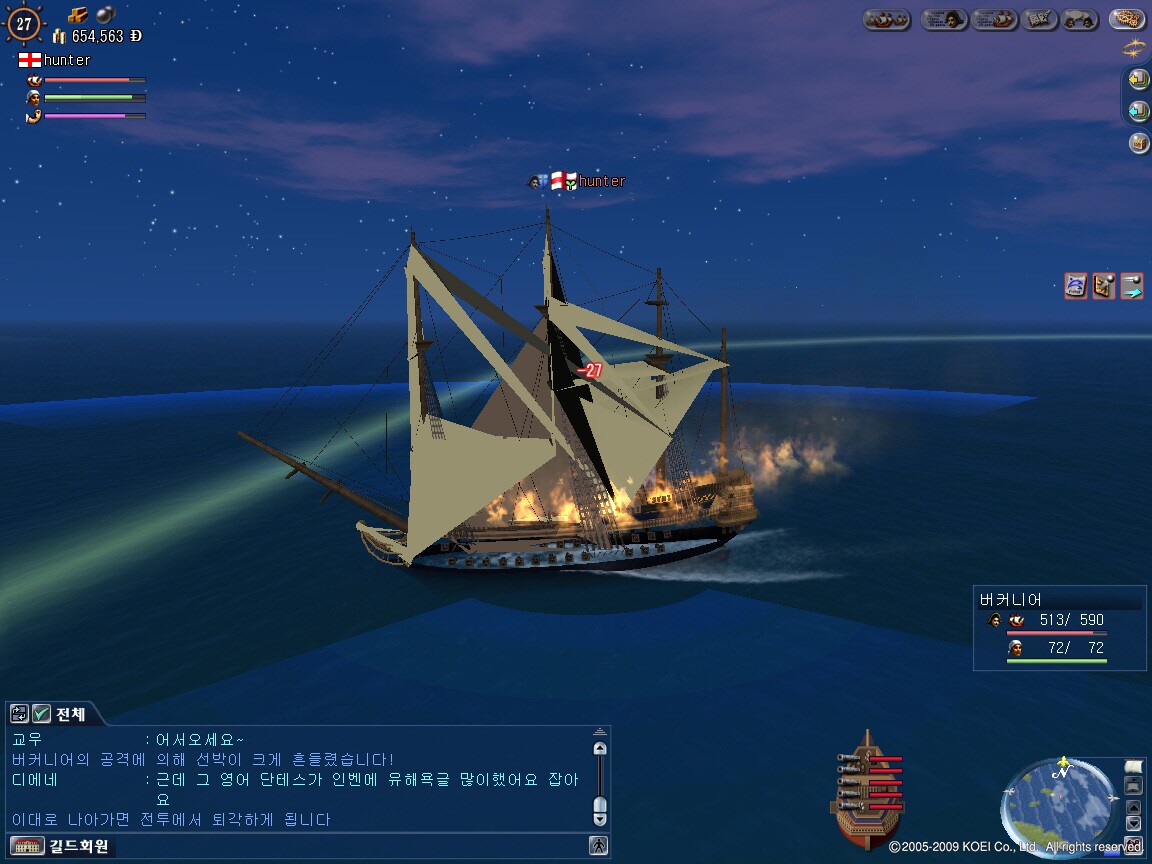Viewport: 1152px width, 864px height.
Task: Open the captain portrait info panel
Action: [944, 19]
